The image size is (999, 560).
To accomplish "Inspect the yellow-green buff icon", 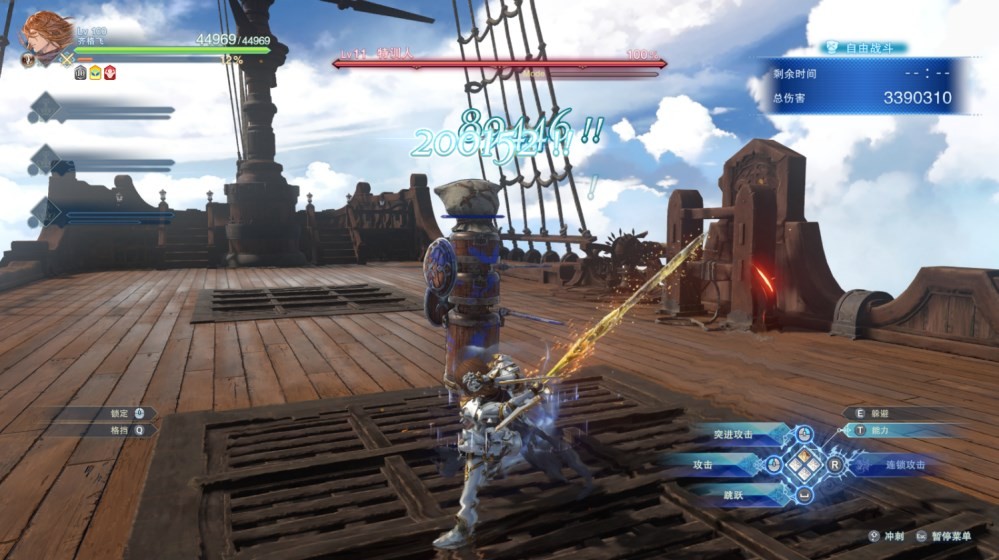I will pyautogui.click(x=95, y=73).
